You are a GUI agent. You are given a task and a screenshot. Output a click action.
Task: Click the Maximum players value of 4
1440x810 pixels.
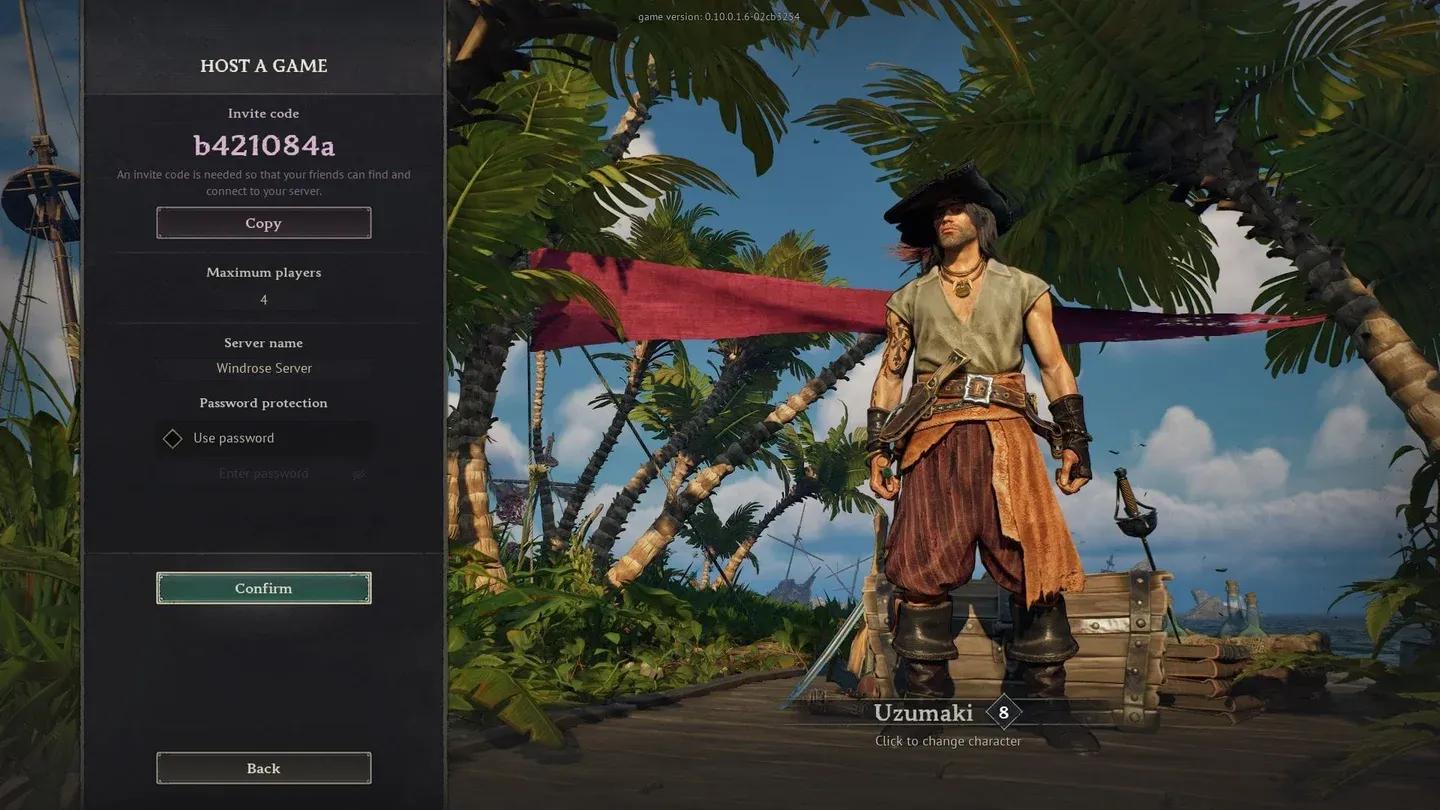pos(263,299)
